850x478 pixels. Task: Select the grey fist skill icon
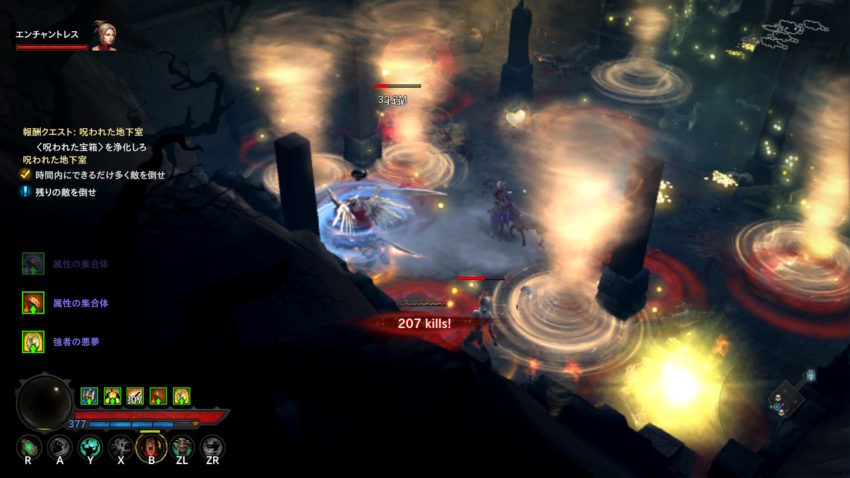pyautogui.click(x=59, y=447)
